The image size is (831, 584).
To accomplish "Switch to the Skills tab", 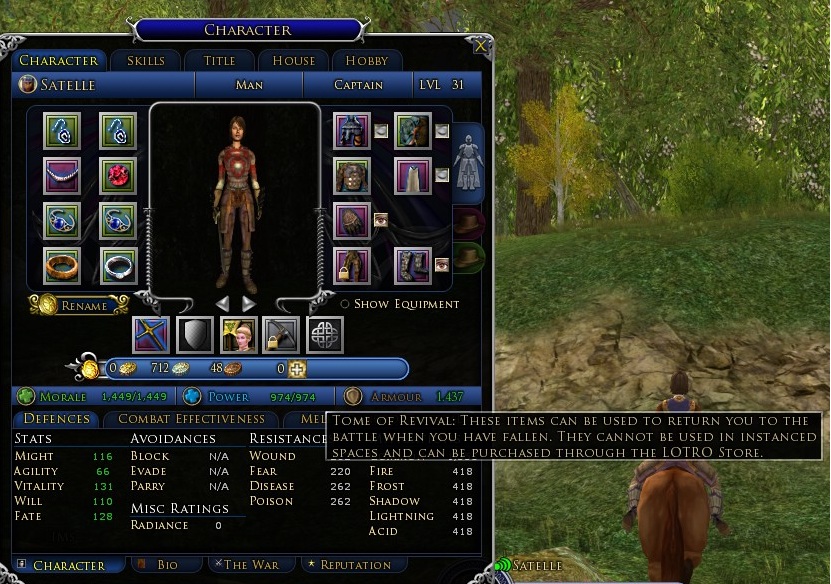I will pyautogui.click(x=145, y=61).
